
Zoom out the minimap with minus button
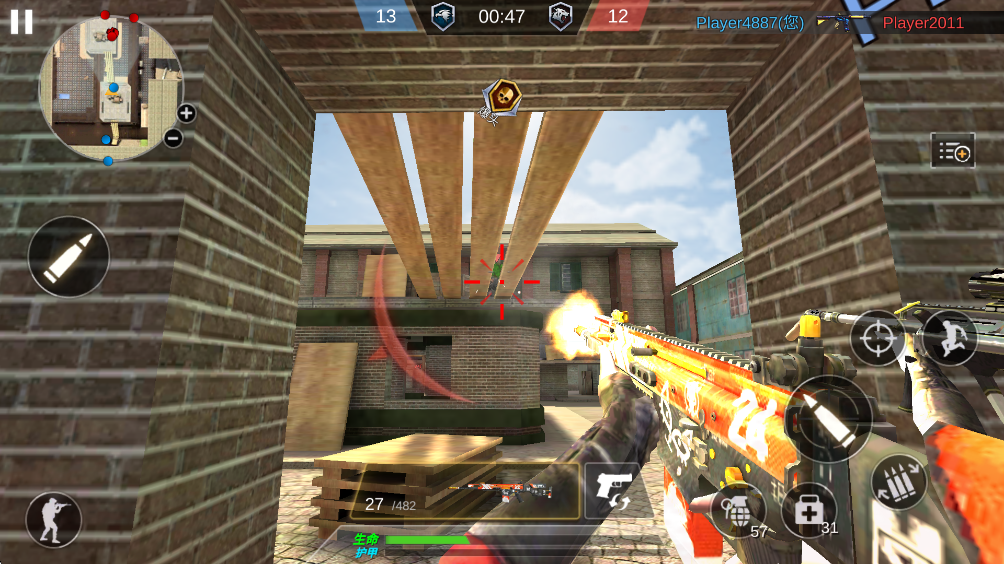tap(173, 138)
